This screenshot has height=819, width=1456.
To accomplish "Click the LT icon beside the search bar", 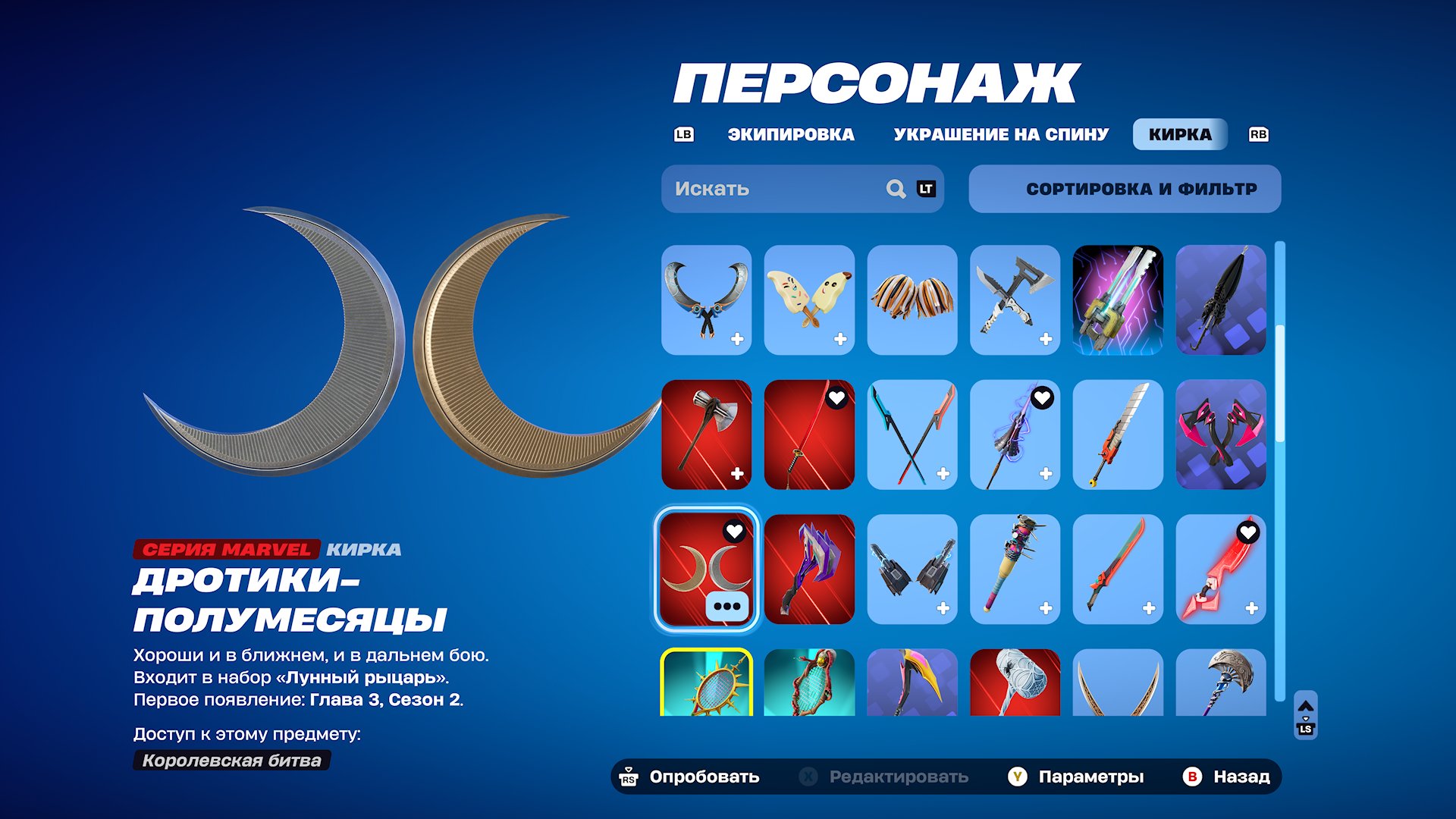I will 926,189.
